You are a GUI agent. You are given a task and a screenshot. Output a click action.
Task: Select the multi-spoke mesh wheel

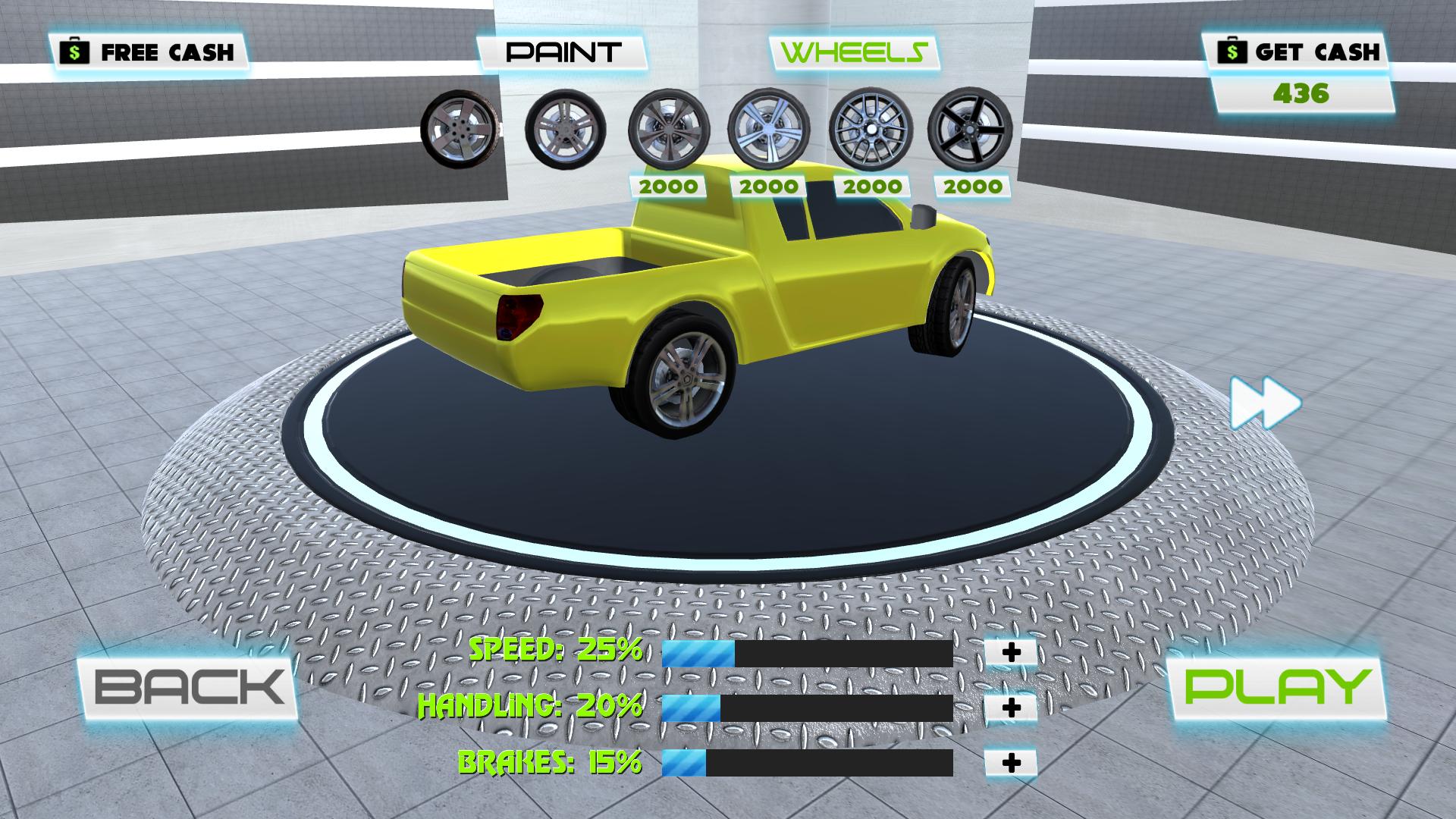[x=872, y=129]
